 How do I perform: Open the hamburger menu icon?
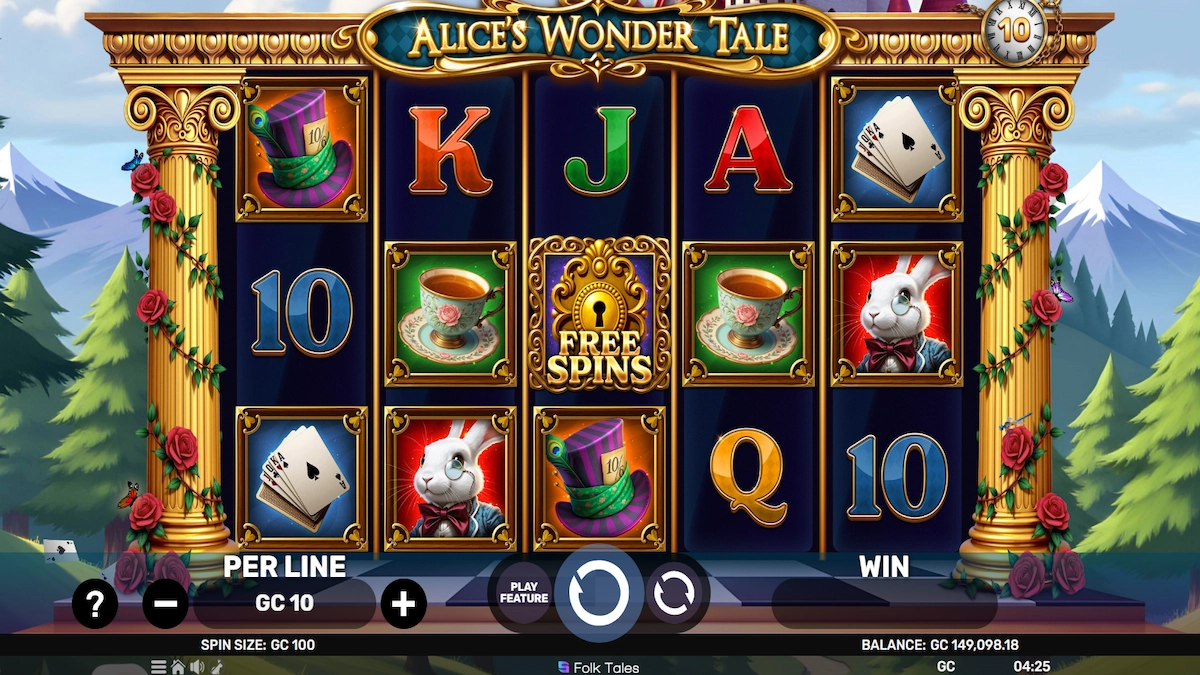159,667
